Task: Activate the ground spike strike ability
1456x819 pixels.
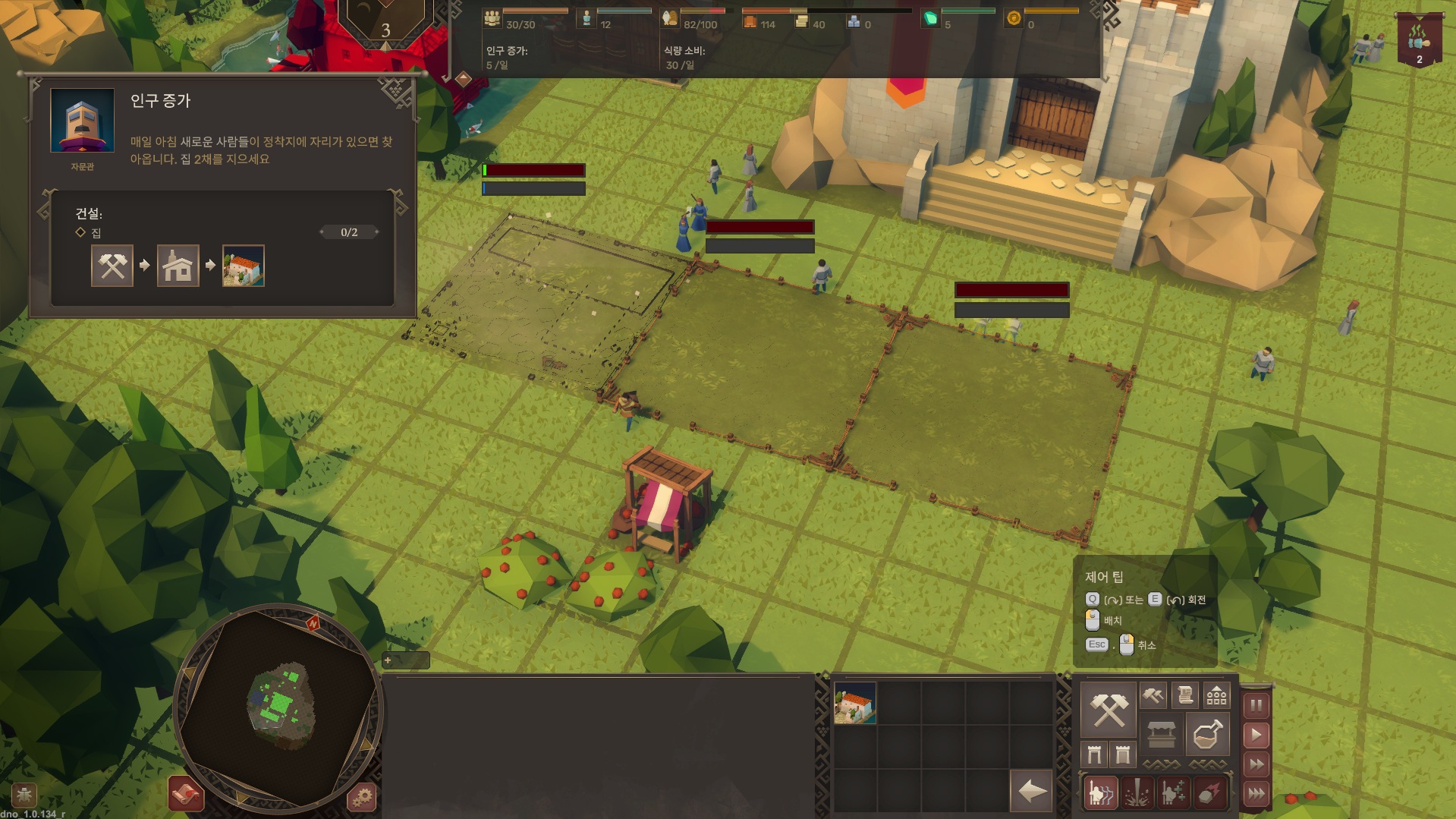Action: 1137,794
